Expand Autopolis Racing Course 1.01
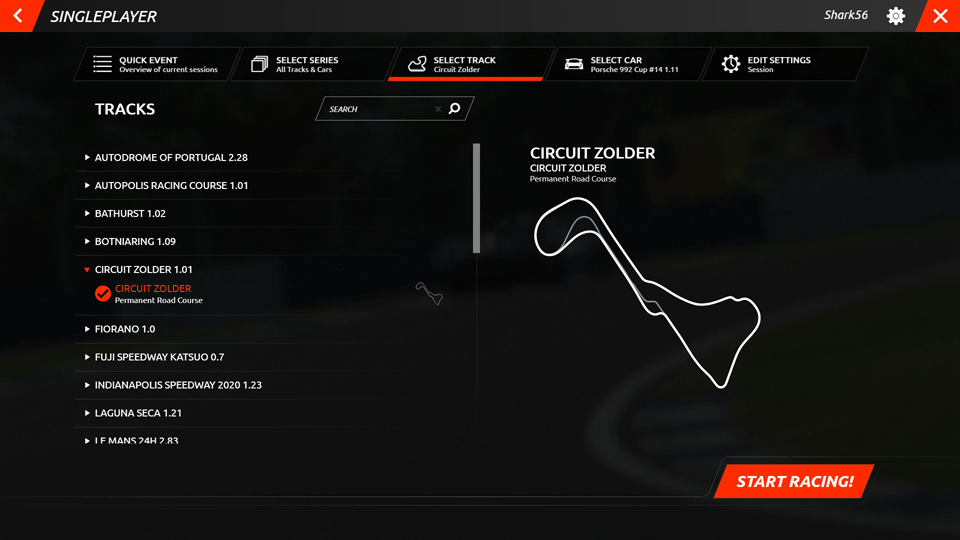 (x=170, y=185)
